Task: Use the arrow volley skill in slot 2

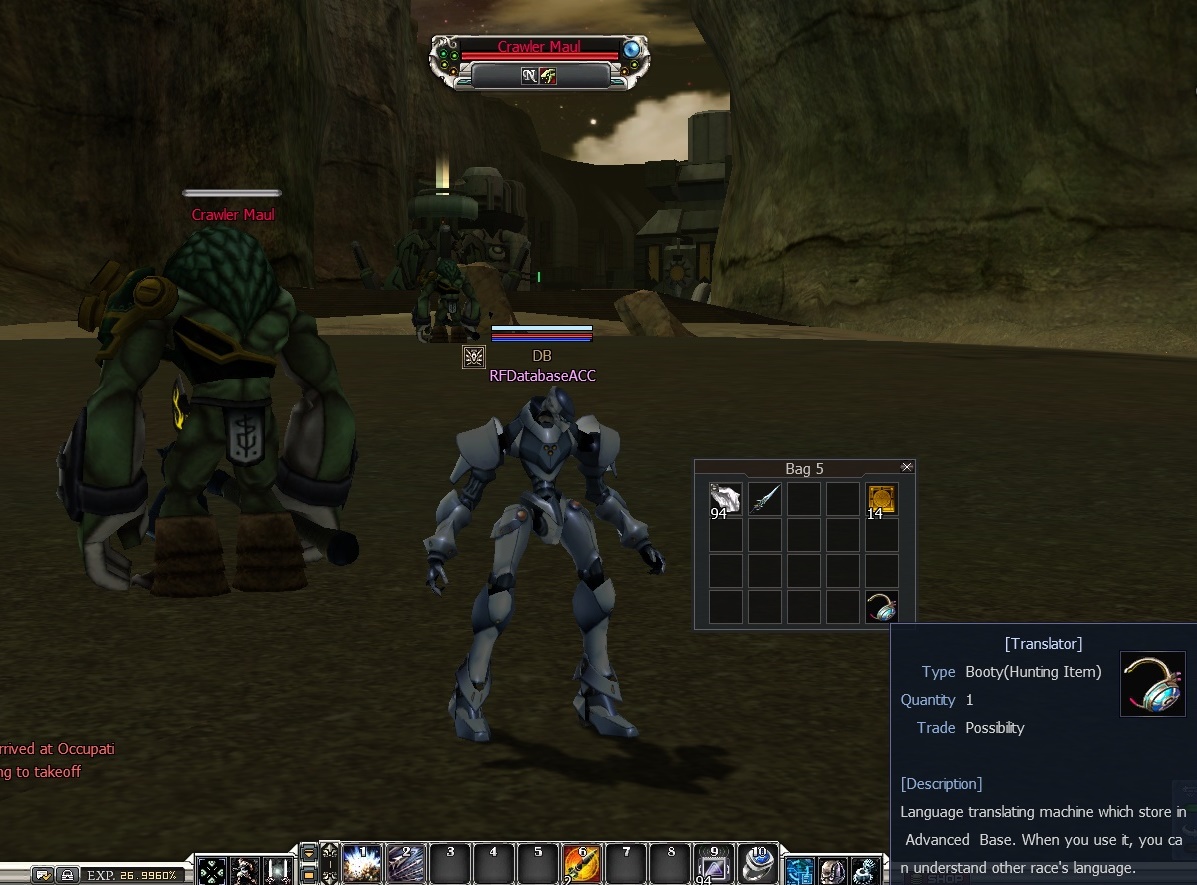Action: (405, 864)
